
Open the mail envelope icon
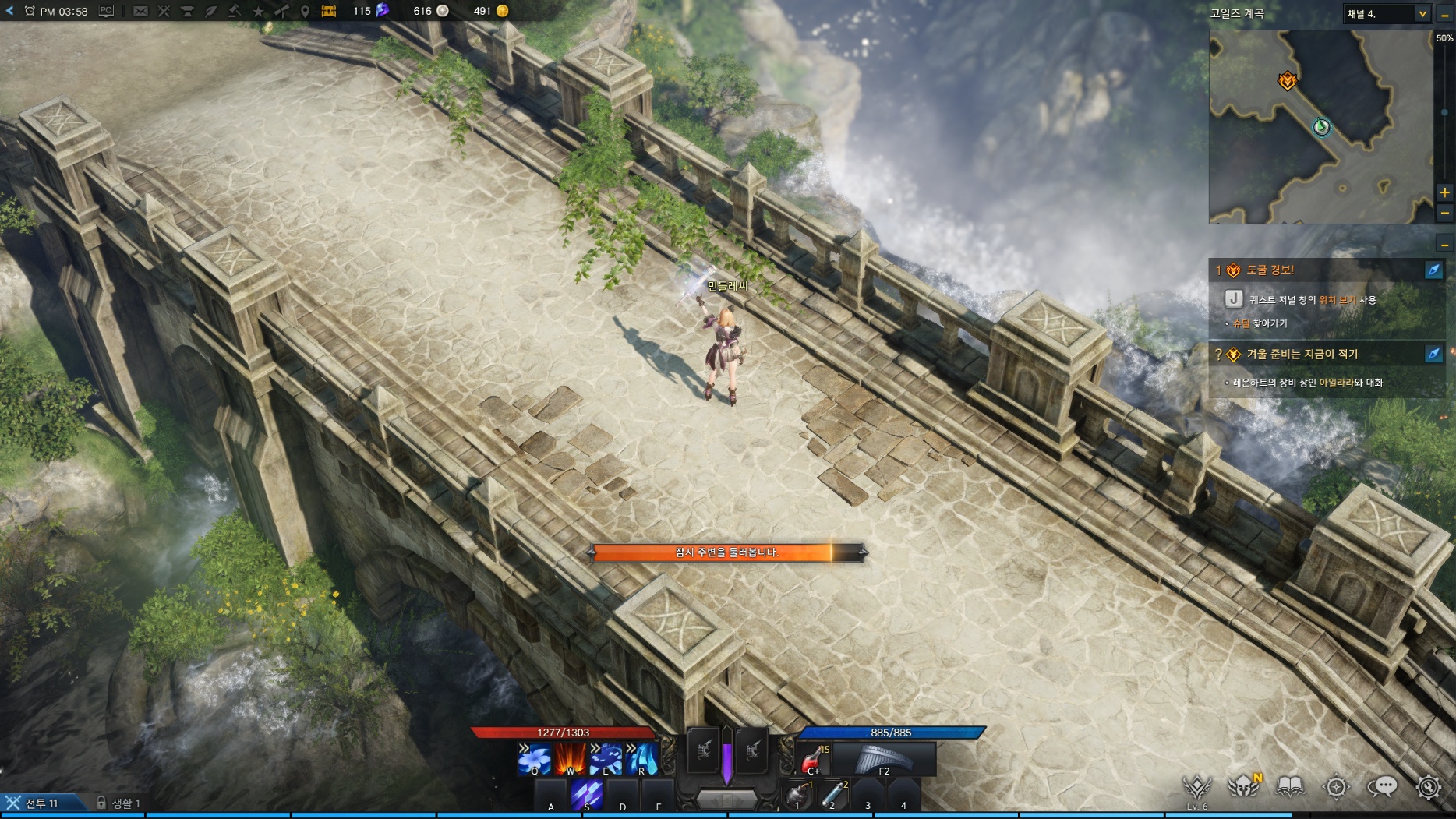(x=140, y=11)
